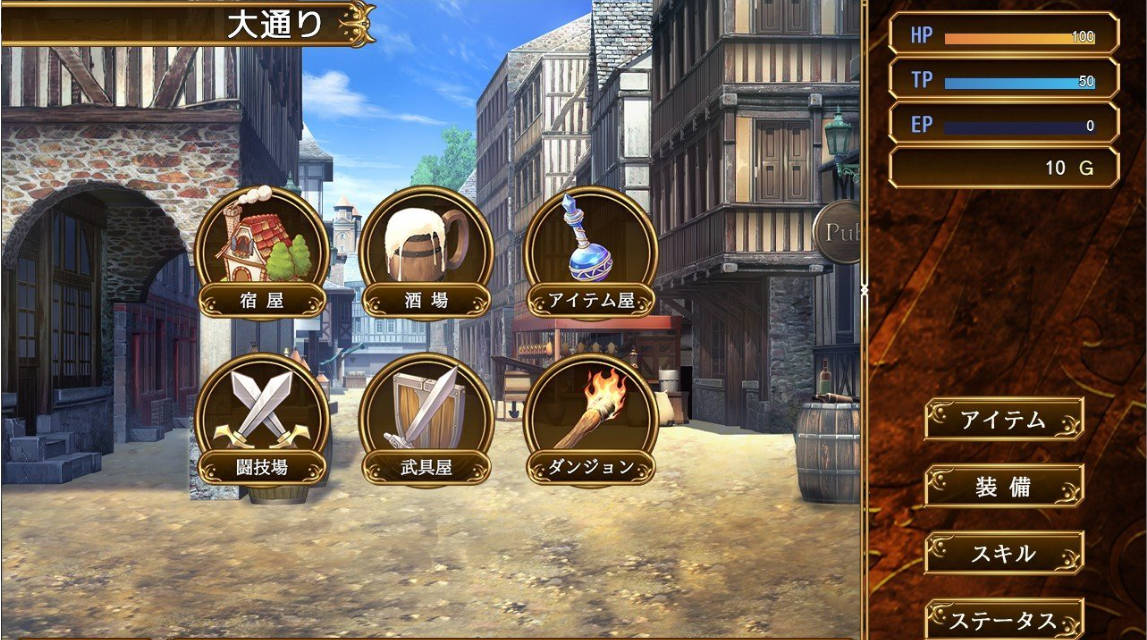Click the 装備 equipment button
1147x640 pixels.
(1003, 487)
